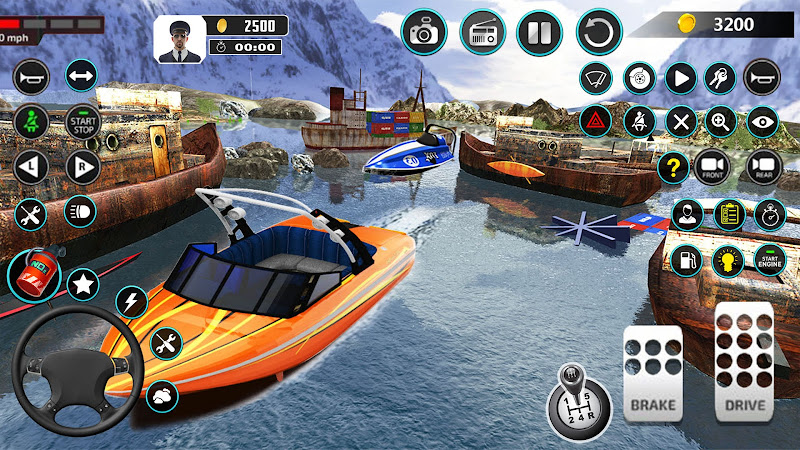This screenshot has height=450, width=800.
Task: Open the yellow question mark help
Action: pos(675,167)
